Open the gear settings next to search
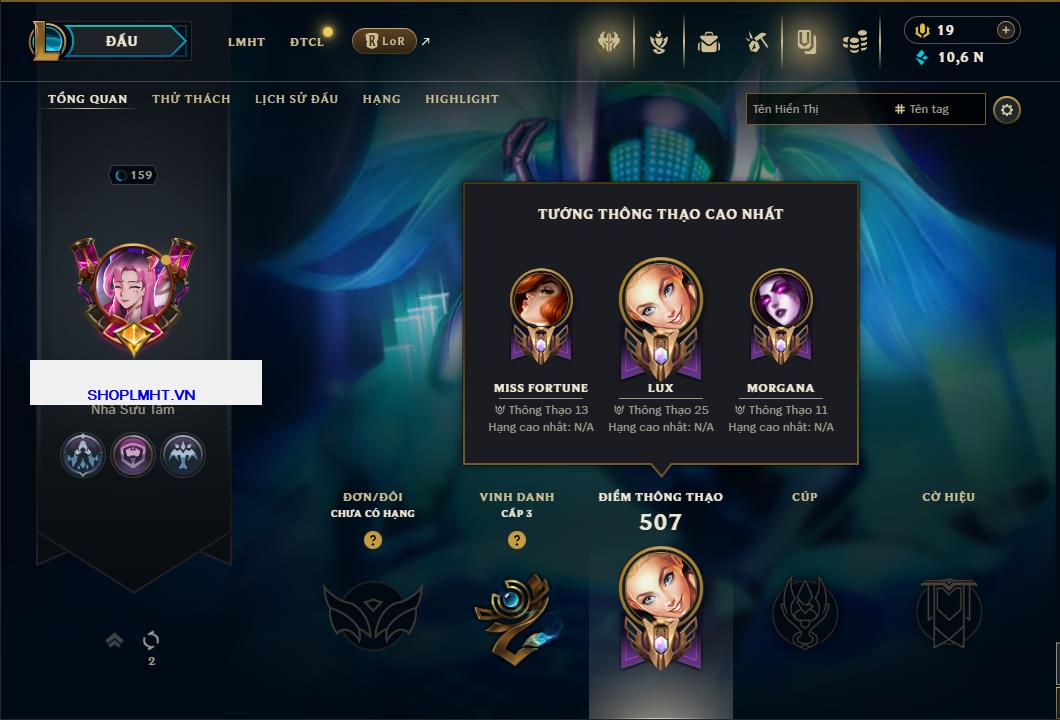 (x=1007, y=109)
